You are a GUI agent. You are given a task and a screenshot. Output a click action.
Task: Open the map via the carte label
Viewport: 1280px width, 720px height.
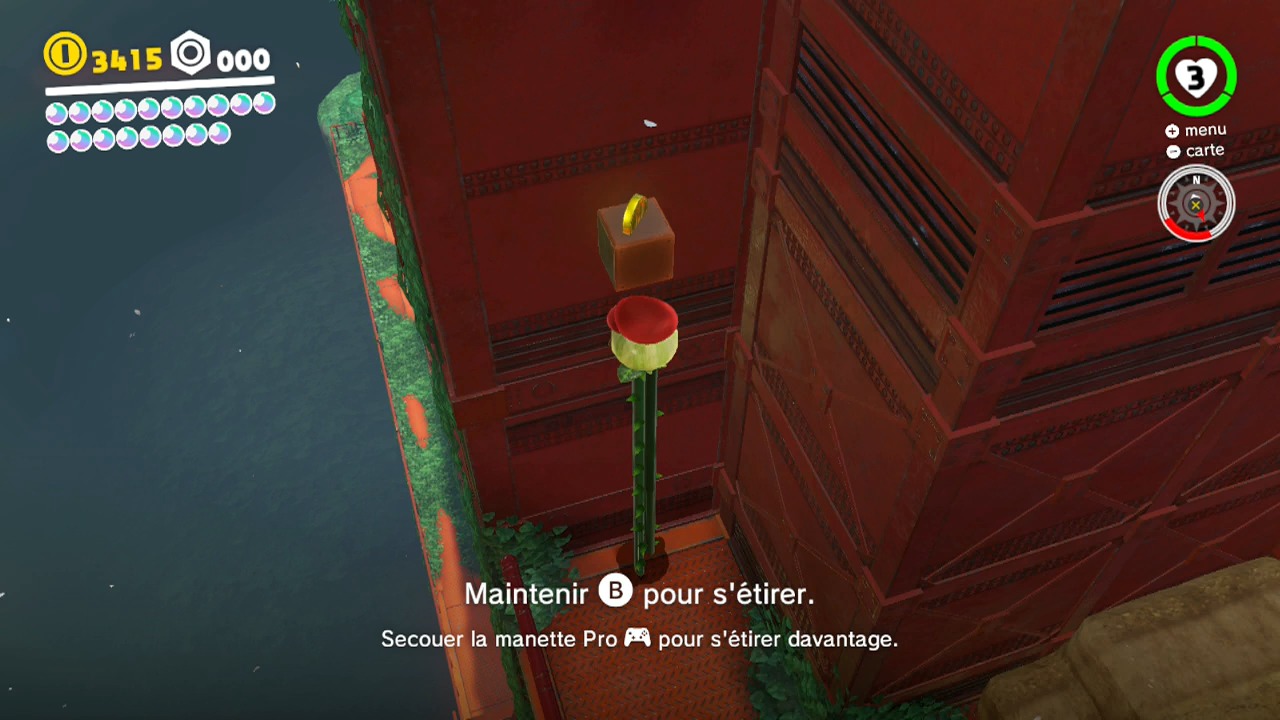(x=1205, y=150)
